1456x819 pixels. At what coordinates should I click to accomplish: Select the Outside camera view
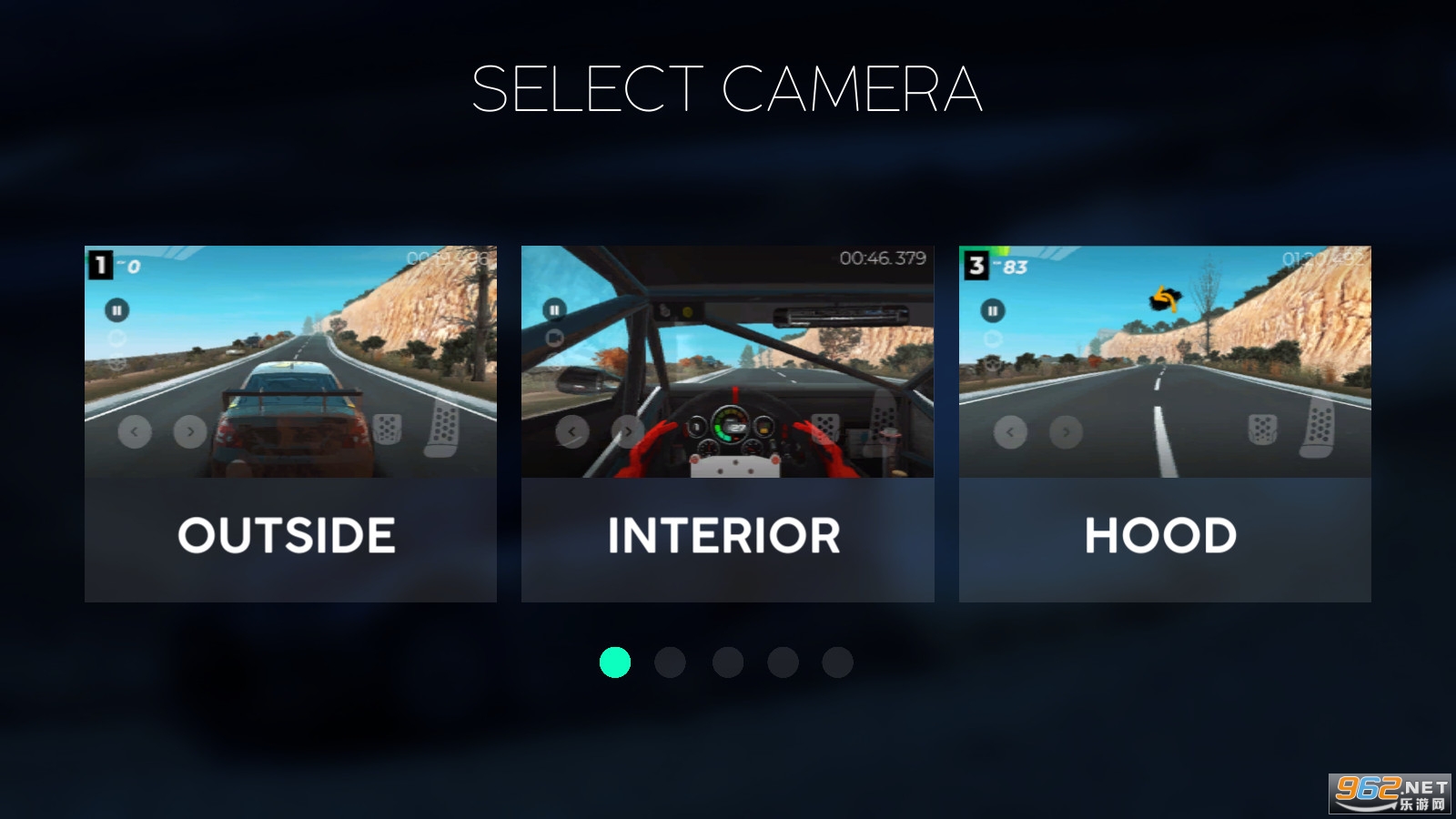[290, 423]
